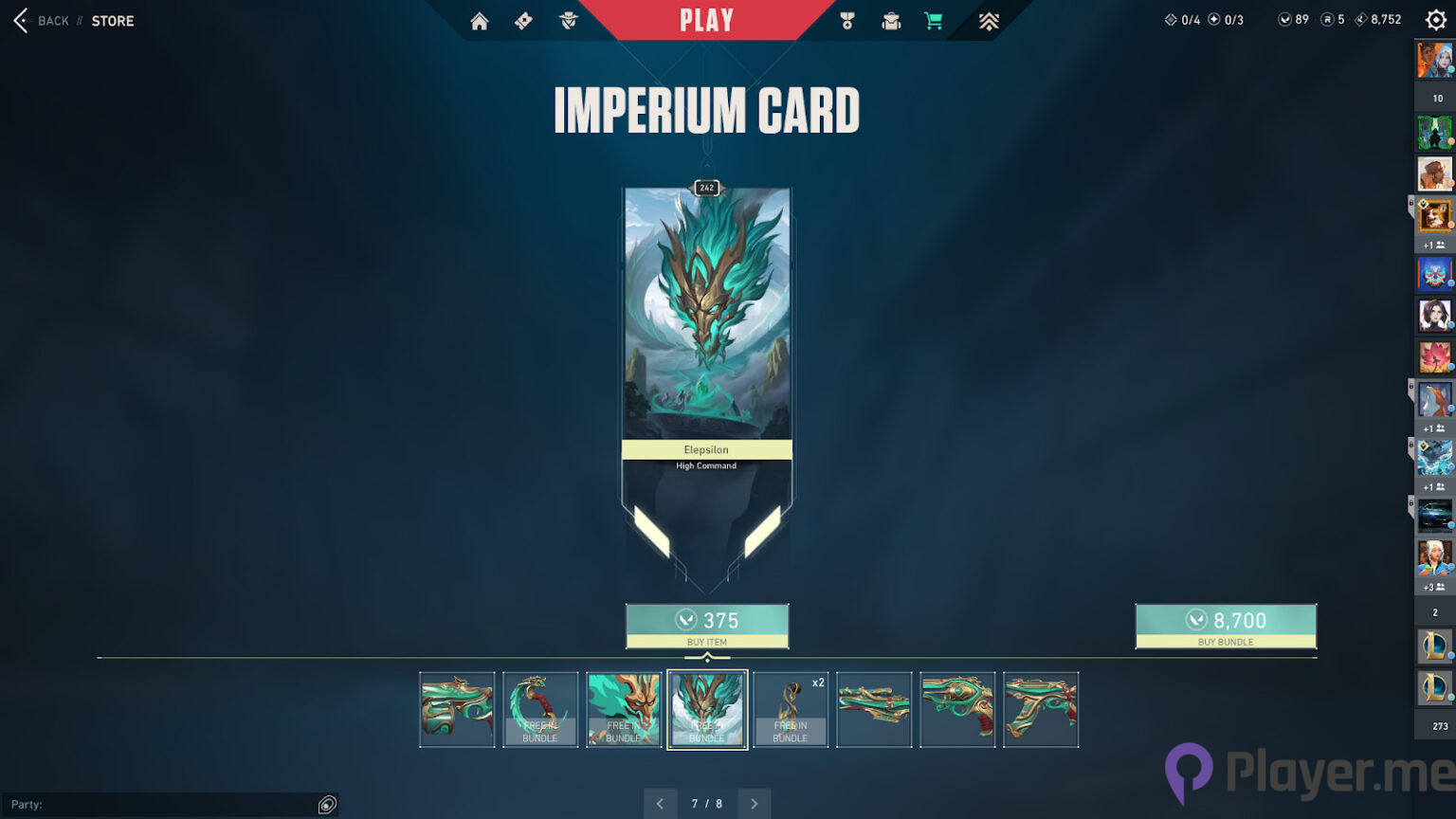Open the Settings gear icon
The height and width of the screenshot is (819, 1456).
click(x=1437, y=20)
